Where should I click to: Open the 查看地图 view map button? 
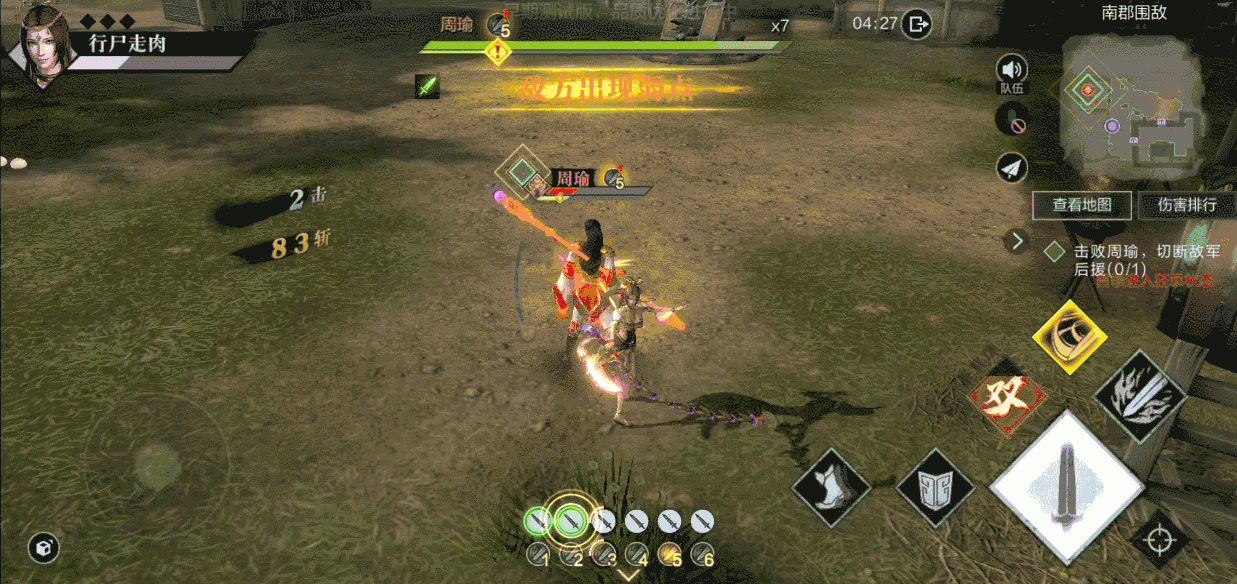click(x=1082, y=205)
